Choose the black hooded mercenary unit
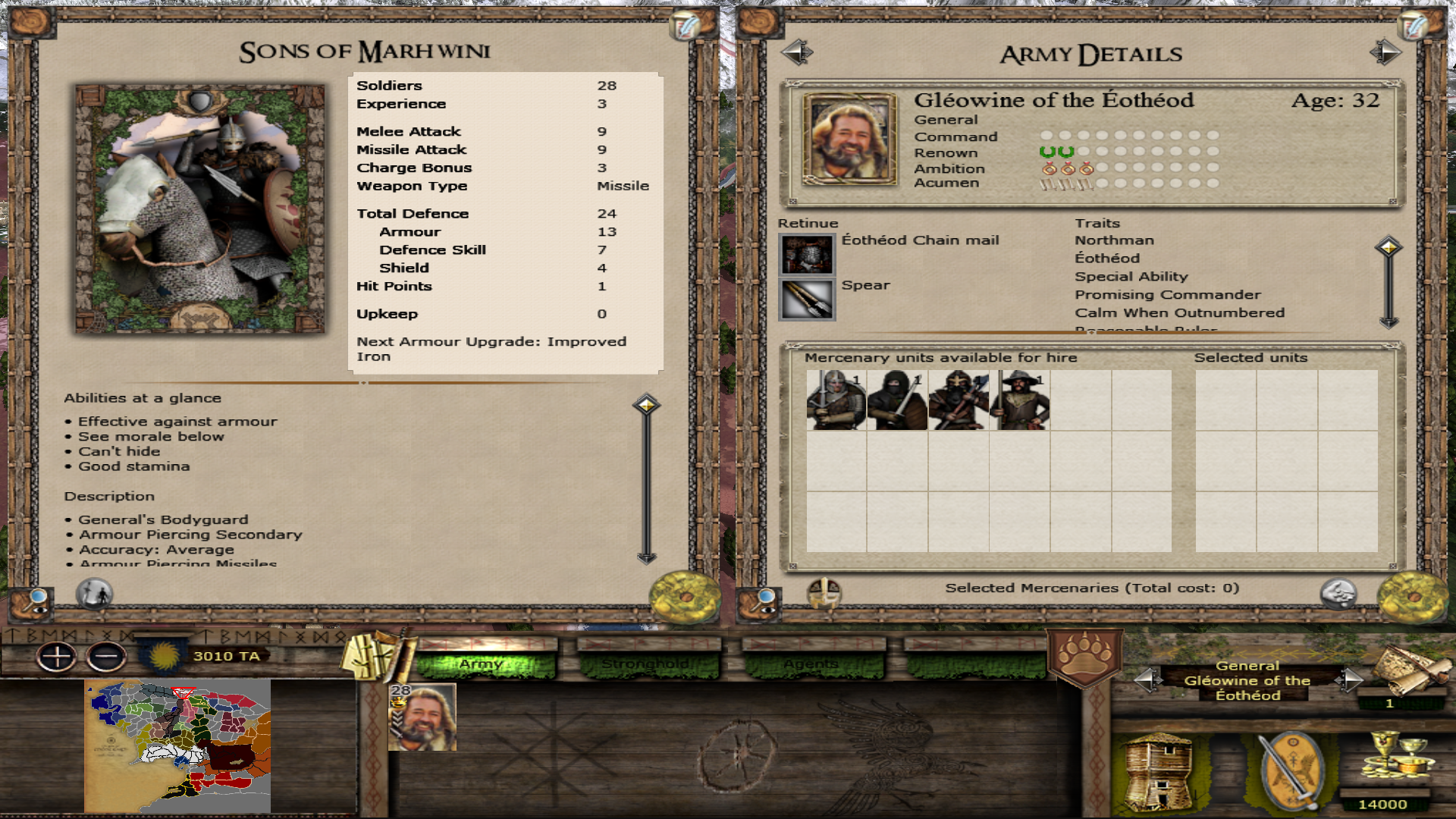Image resolution: width=1456 pixels, height=819 pixels. 897,400
